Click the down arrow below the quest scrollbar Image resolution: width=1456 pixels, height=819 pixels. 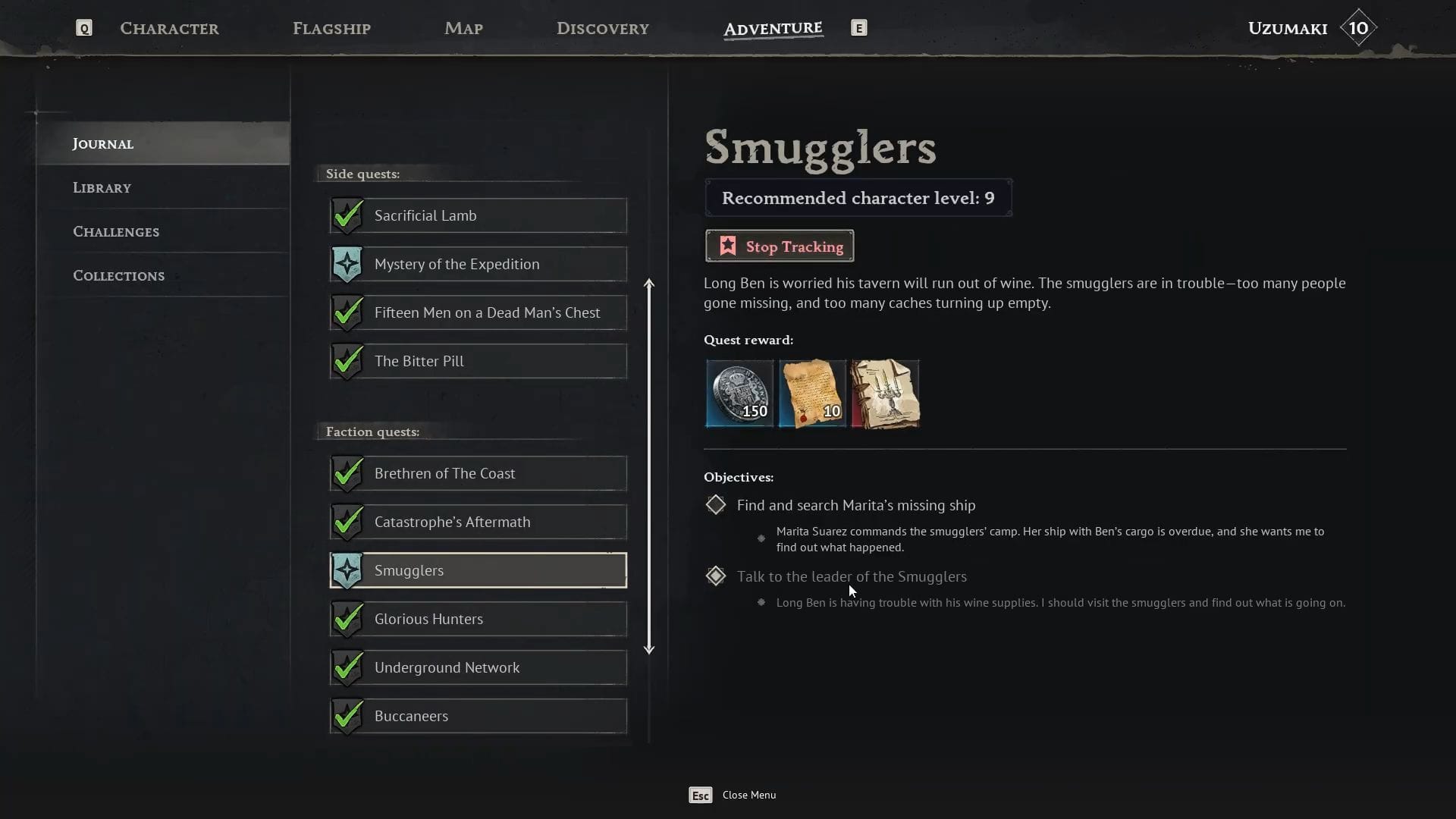coord(650,649)
